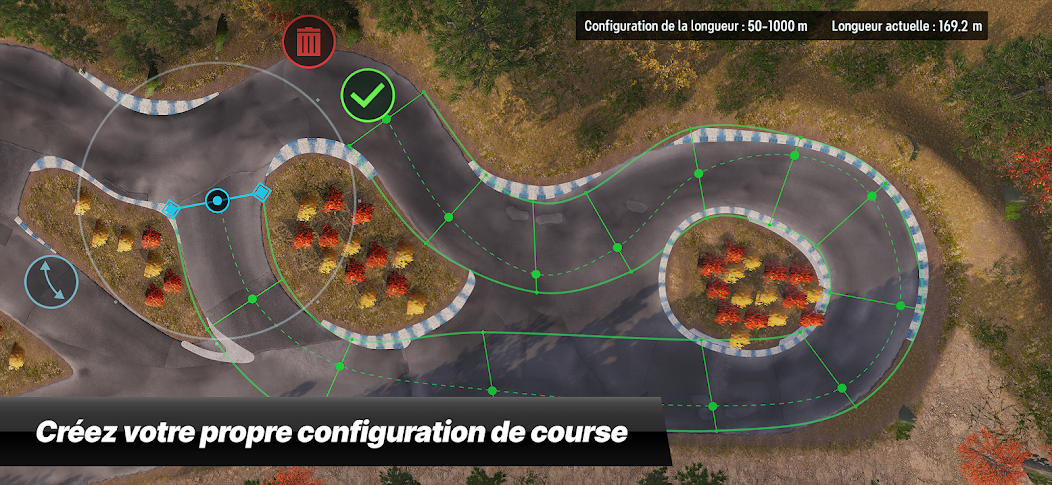The height and width of the screenshot is (485, 1052).
Task: Confirm the track layout with the green checkmark
Action: pyautogui.click(x=367, y=97)
